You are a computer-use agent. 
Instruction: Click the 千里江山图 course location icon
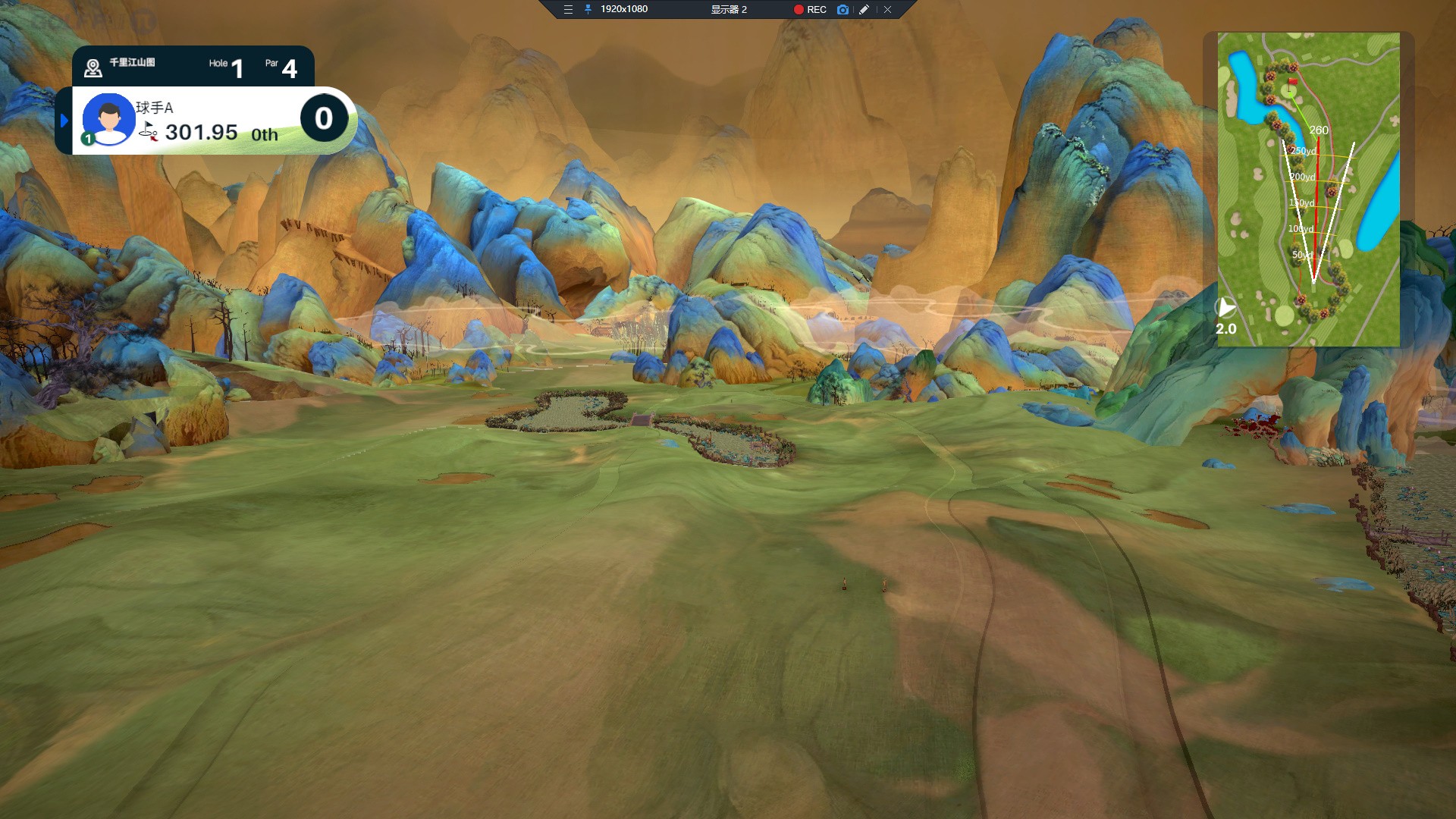pos(93,68)
